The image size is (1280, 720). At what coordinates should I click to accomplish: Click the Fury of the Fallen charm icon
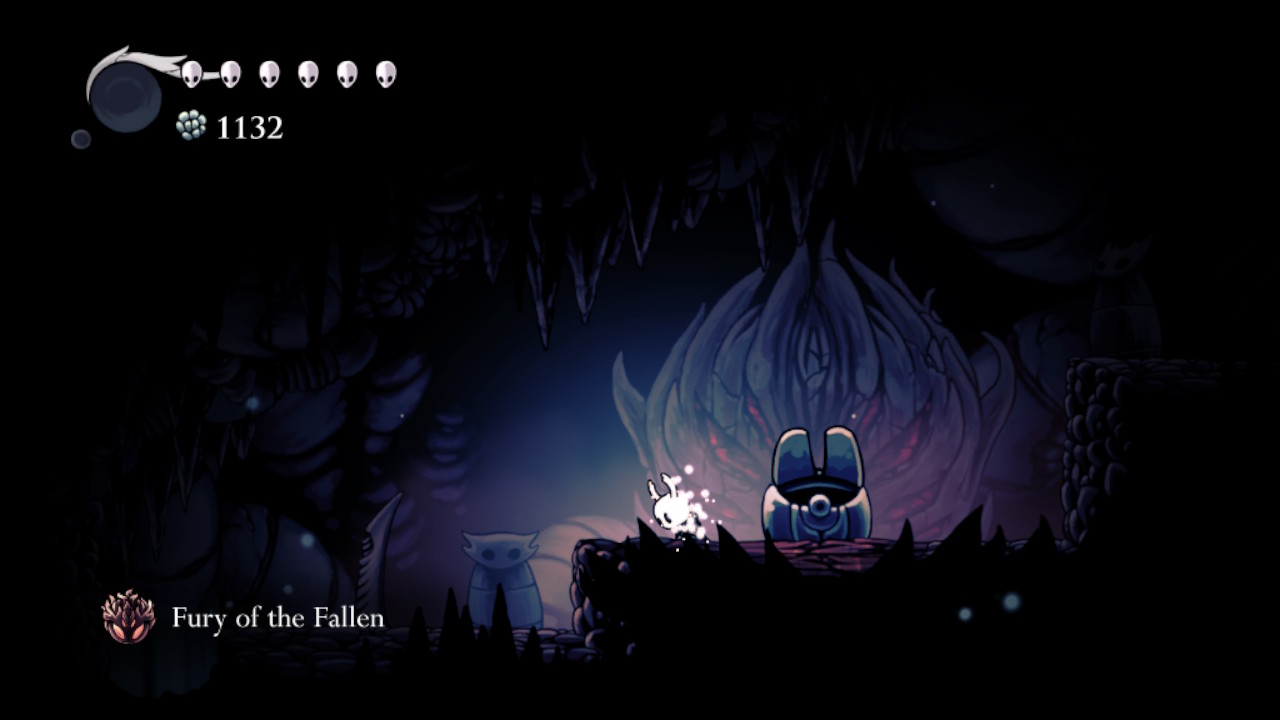coord(130,618)
